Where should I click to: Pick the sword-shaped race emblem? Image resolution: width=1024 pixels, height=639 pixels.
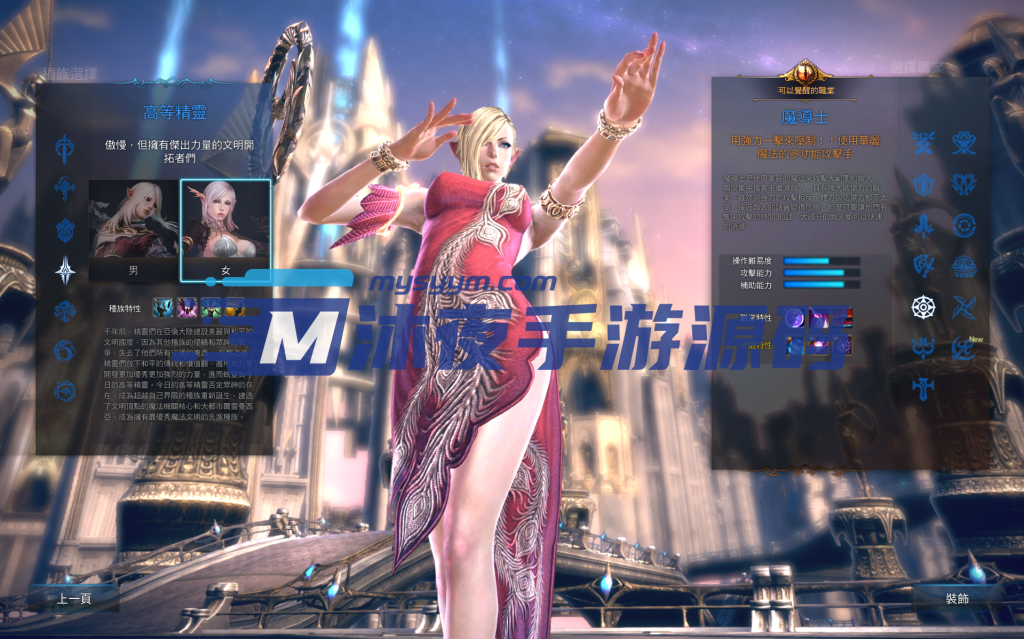tap(66, 150)
